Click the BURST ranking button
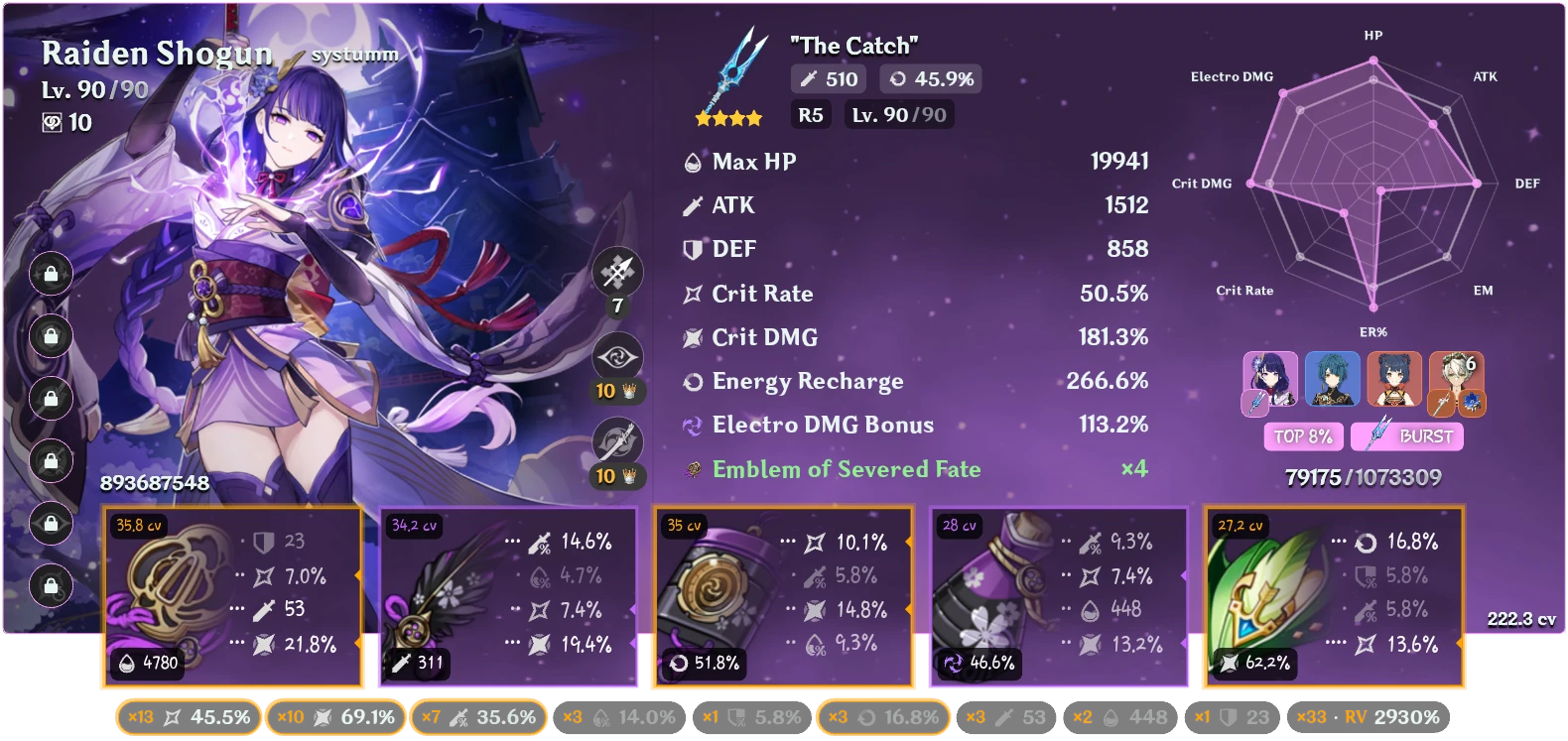This screenshot has width=1568, height=741. click(1406, 436)
